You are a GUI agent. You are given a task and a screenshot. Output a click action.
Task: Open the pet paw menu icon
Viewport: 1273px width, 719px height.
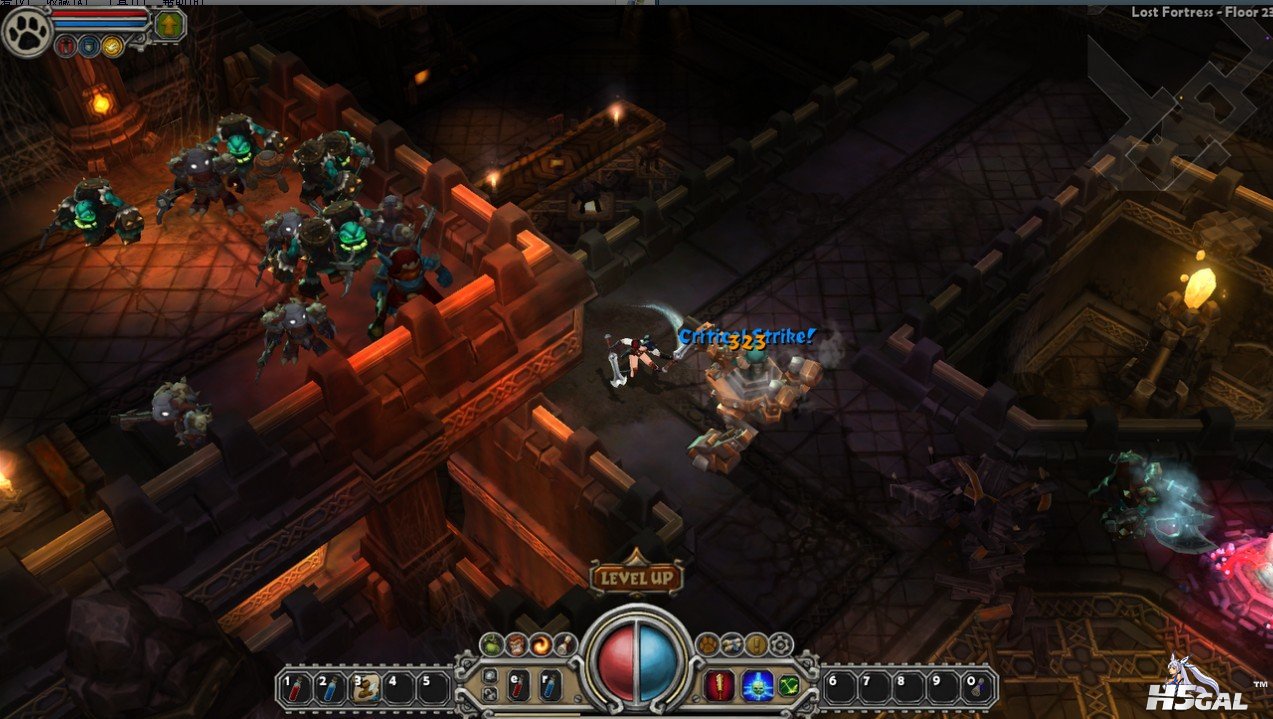(x=707, y=645)
